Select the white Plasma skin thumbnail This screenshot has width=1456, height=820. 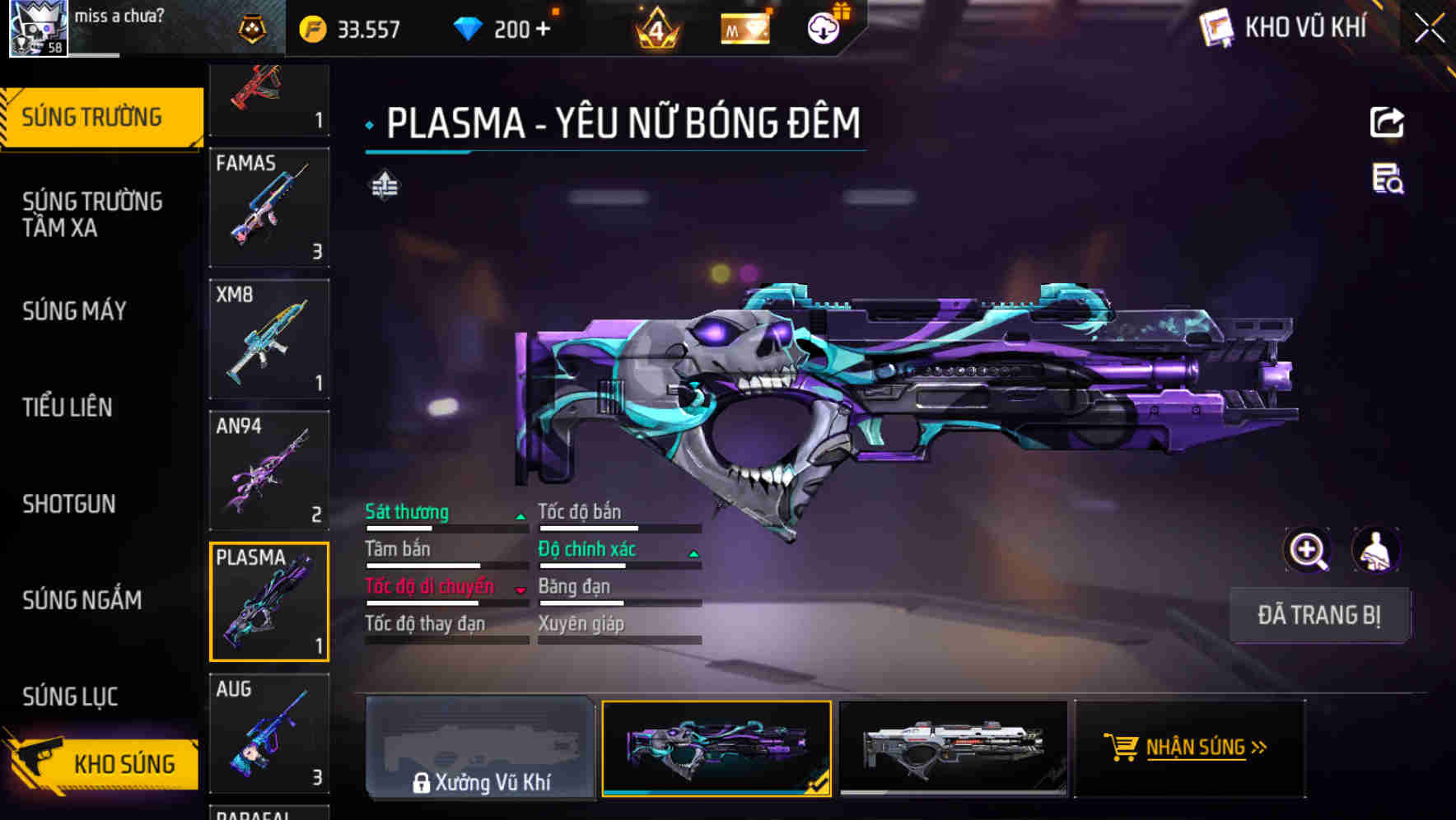[x=953, y=748]
